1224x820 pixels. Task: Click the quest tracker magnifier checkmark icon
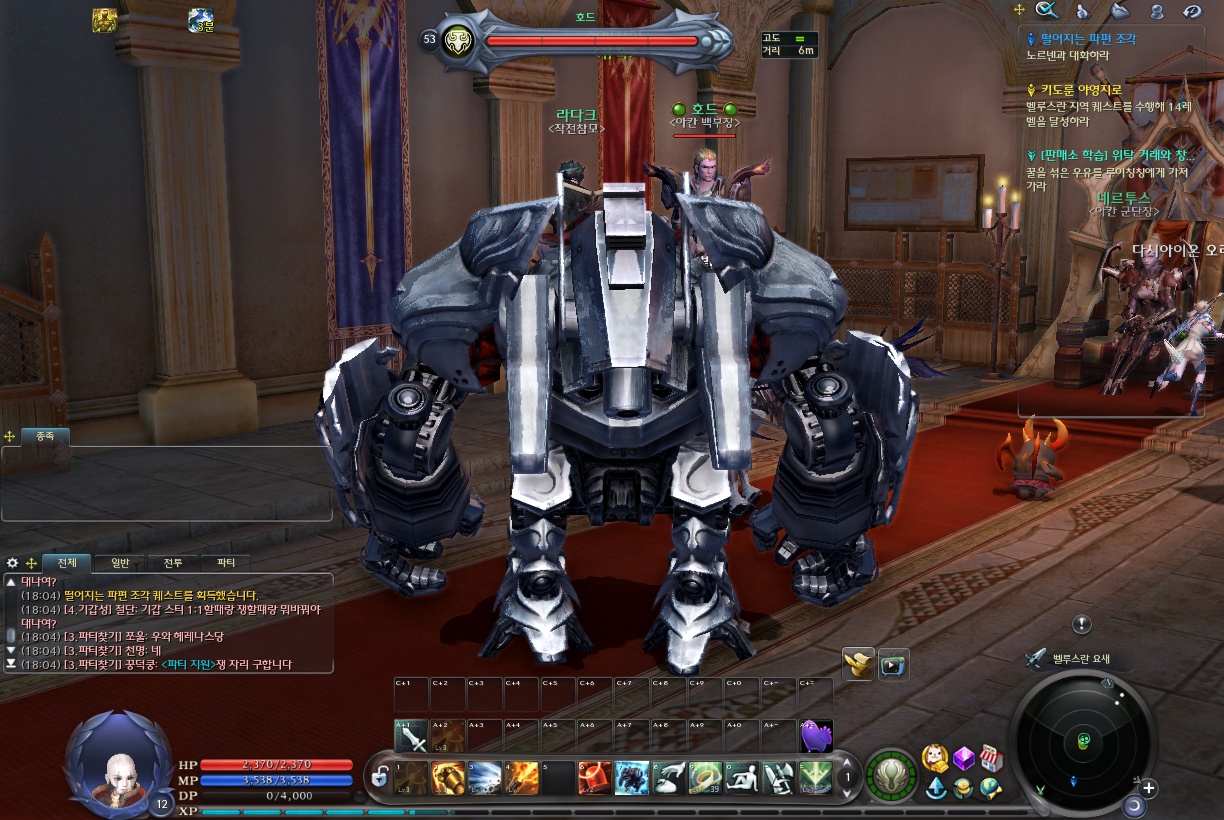pyautogui.click(x=1047, y=10)
